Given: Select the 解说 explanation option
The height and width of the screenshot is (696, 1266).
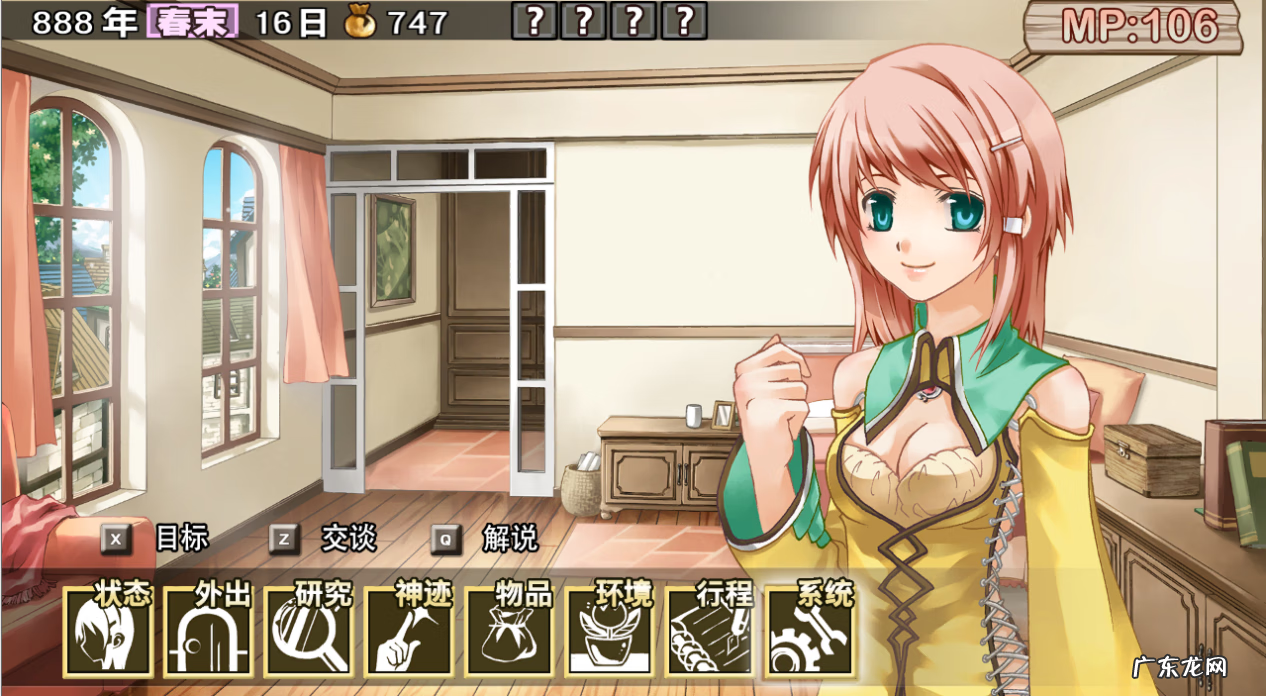Looking at the screenshot, I should pyautogui.click(x=489, y=539).
